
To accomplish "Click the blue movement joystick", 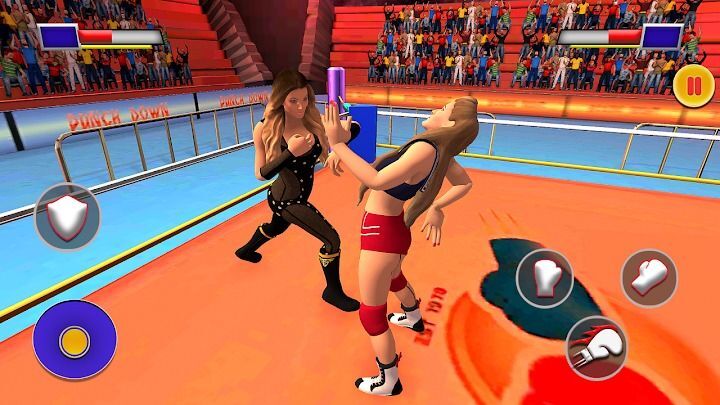I will (74, 340).
